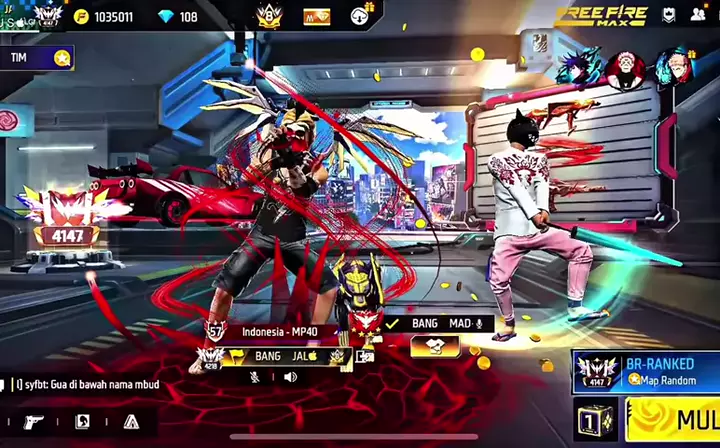Viewport: 720px width, 448px height.
Task: Open the weapon armory pistol icon
Action: pyautogui.click(x=34, y=421)
